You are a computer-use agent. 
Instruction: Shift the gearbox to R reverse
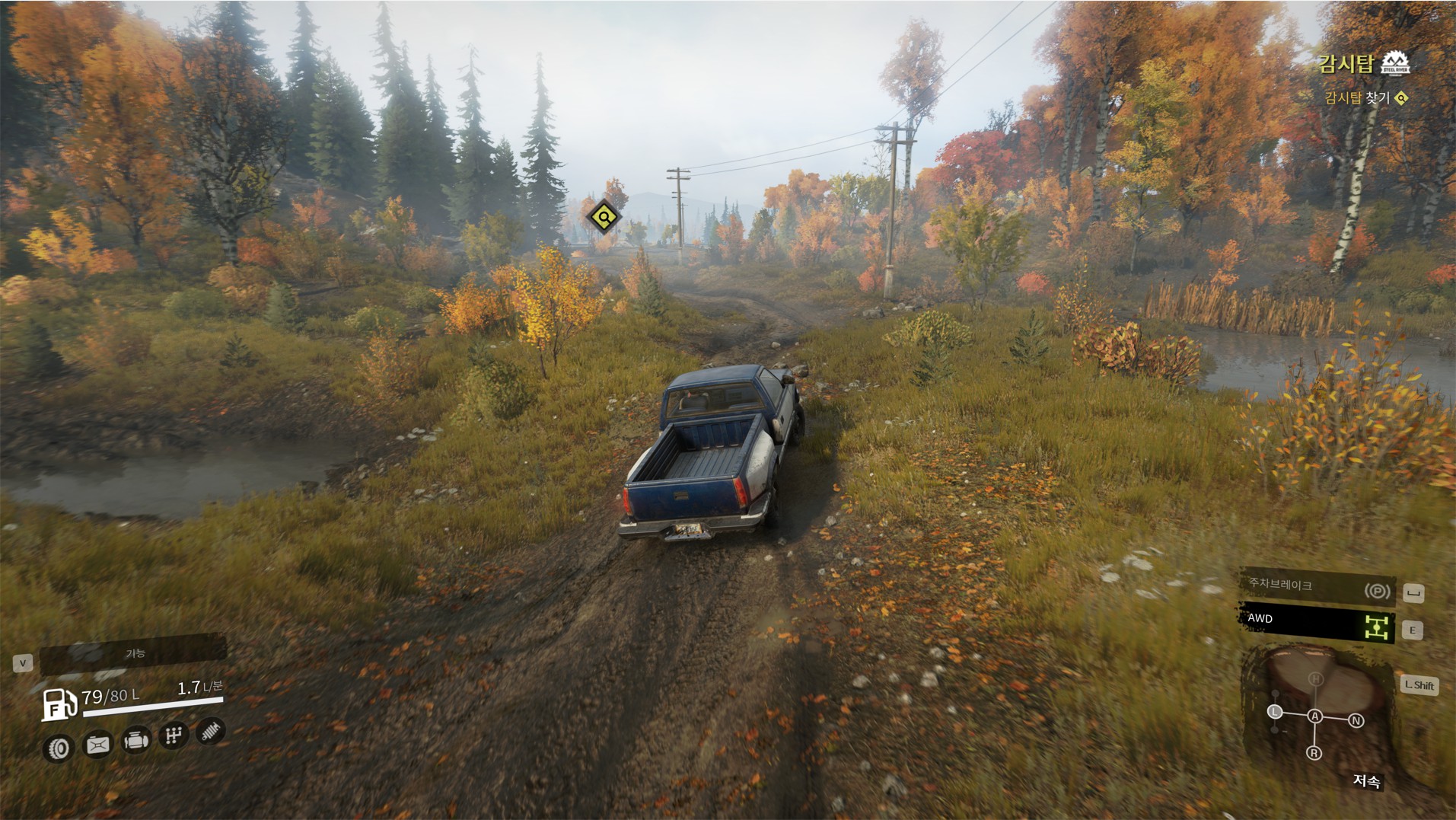[x=1314, y=753]
